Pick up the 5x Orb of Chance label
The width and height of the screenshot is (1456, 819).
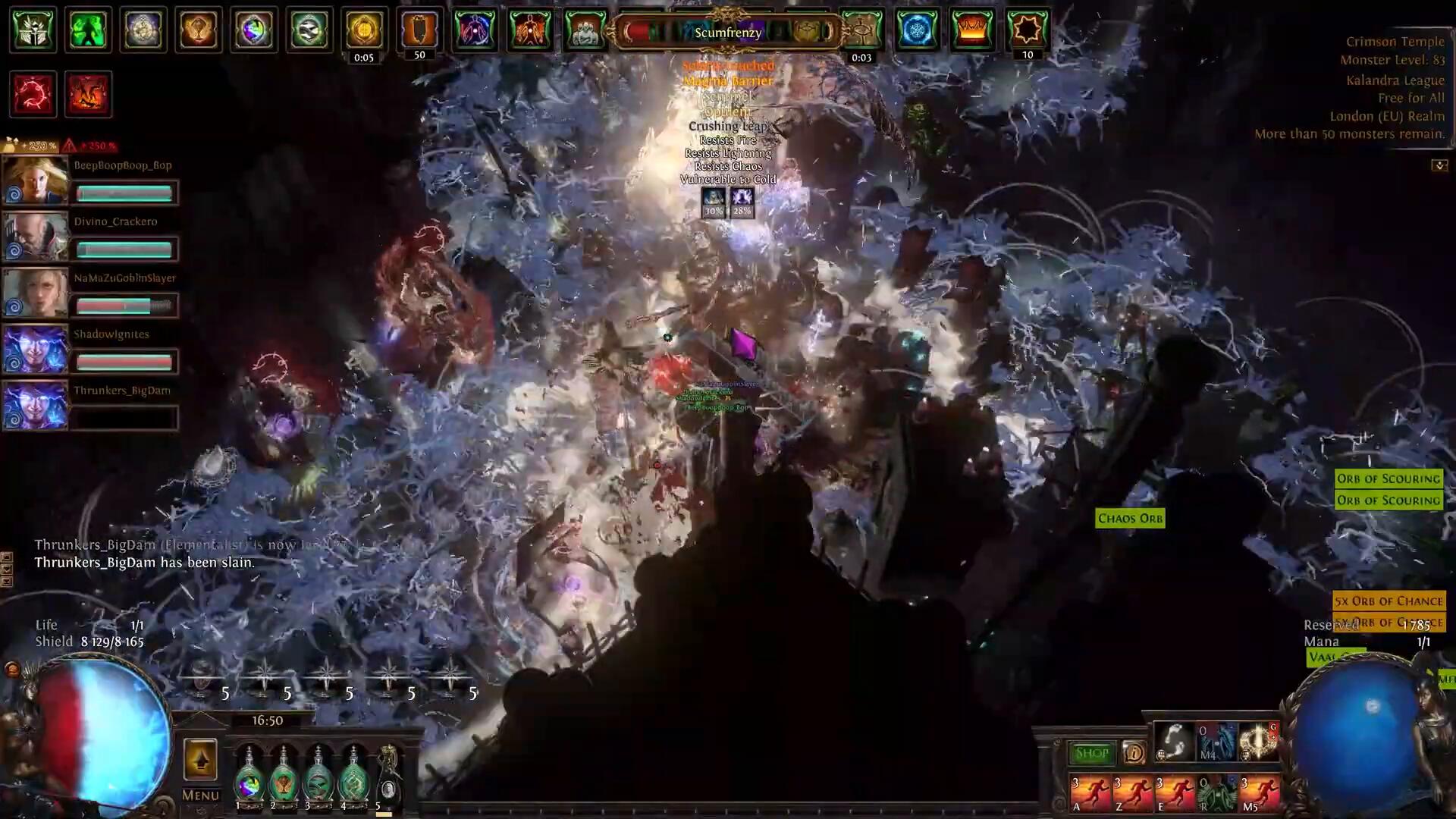click(x=1389, y=601)
